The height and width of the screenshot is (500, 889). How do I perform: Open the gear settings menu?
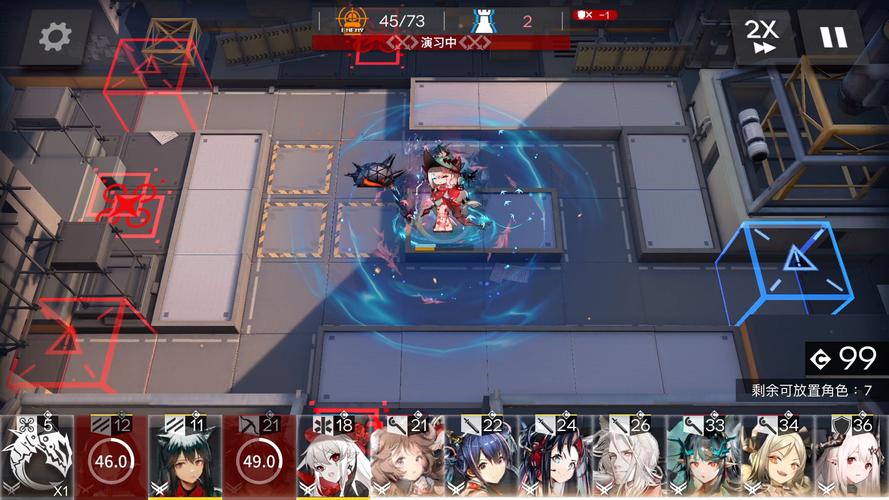54,37
